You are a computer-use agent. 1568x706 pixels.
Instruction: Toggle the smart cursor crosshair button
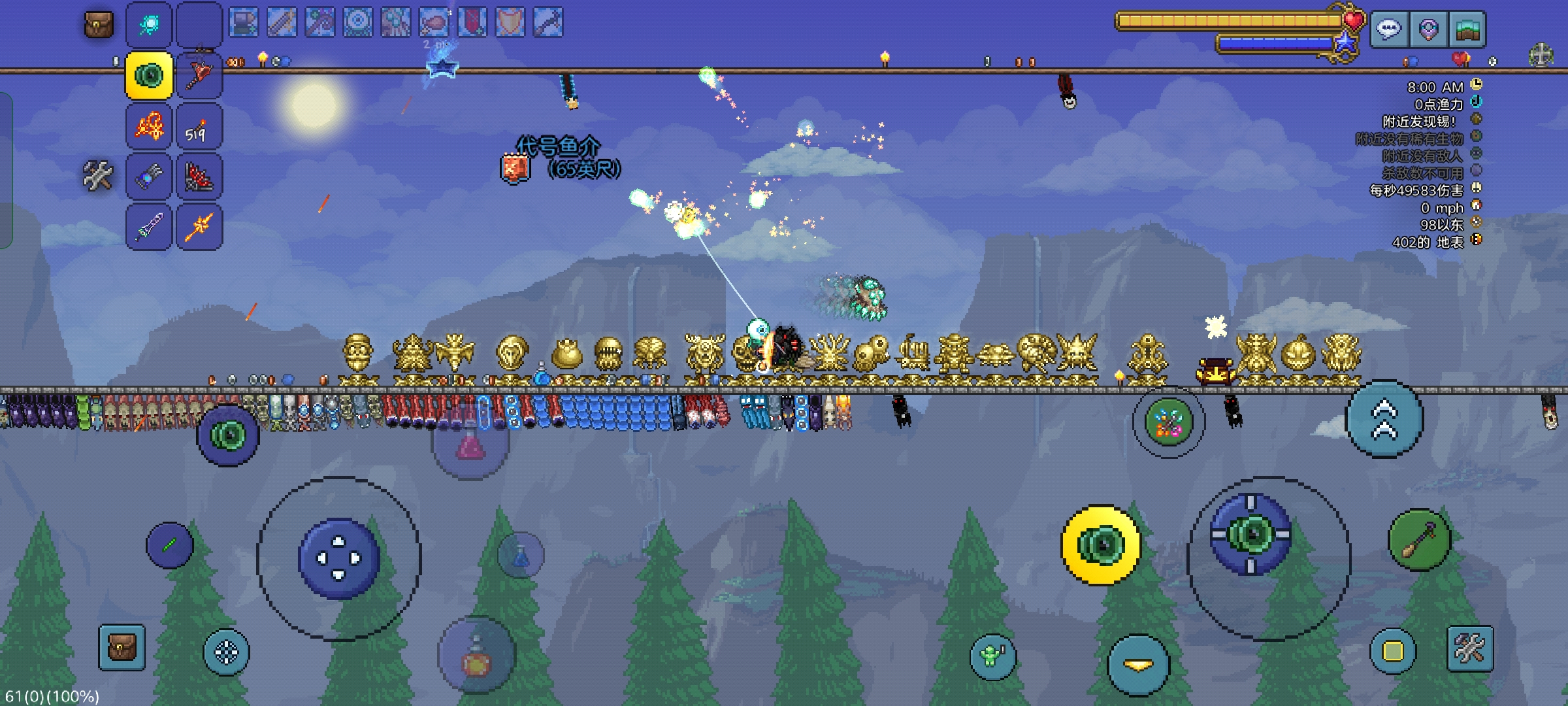[226, 652]
